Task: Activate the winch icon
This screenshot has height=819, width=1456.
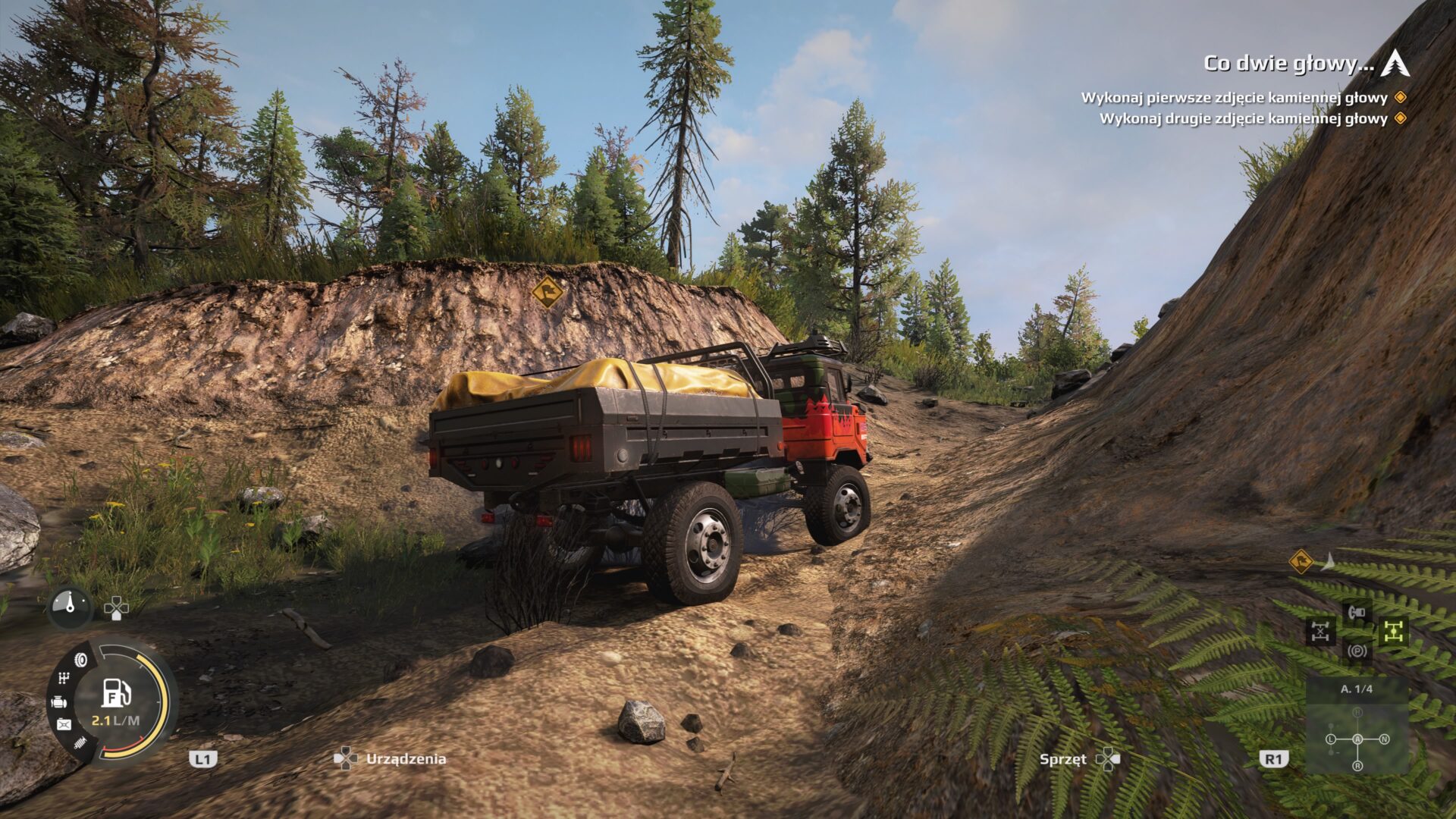Action: (x=1357, y=611)
